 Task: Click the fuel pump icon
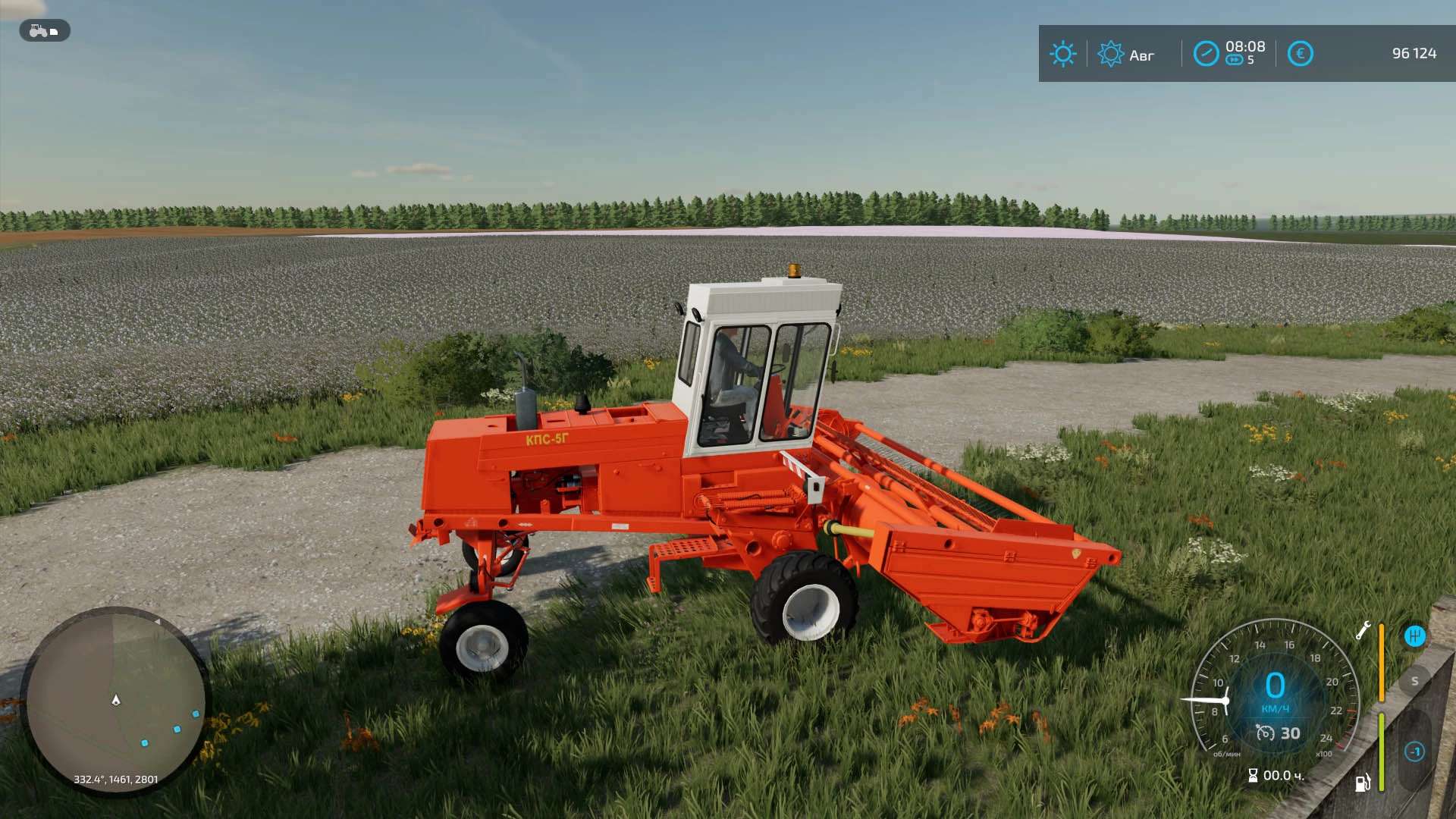pos(1363,783)
